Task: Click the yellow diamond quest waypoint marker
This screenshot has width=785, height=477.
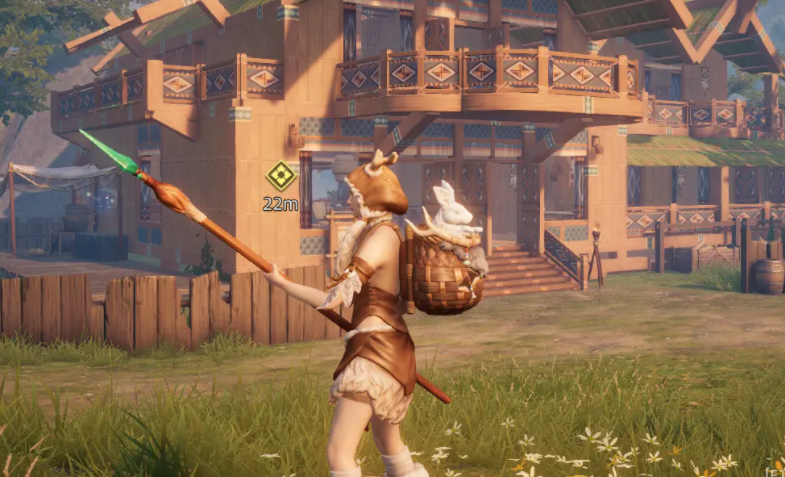Action: tap(281, 176)
